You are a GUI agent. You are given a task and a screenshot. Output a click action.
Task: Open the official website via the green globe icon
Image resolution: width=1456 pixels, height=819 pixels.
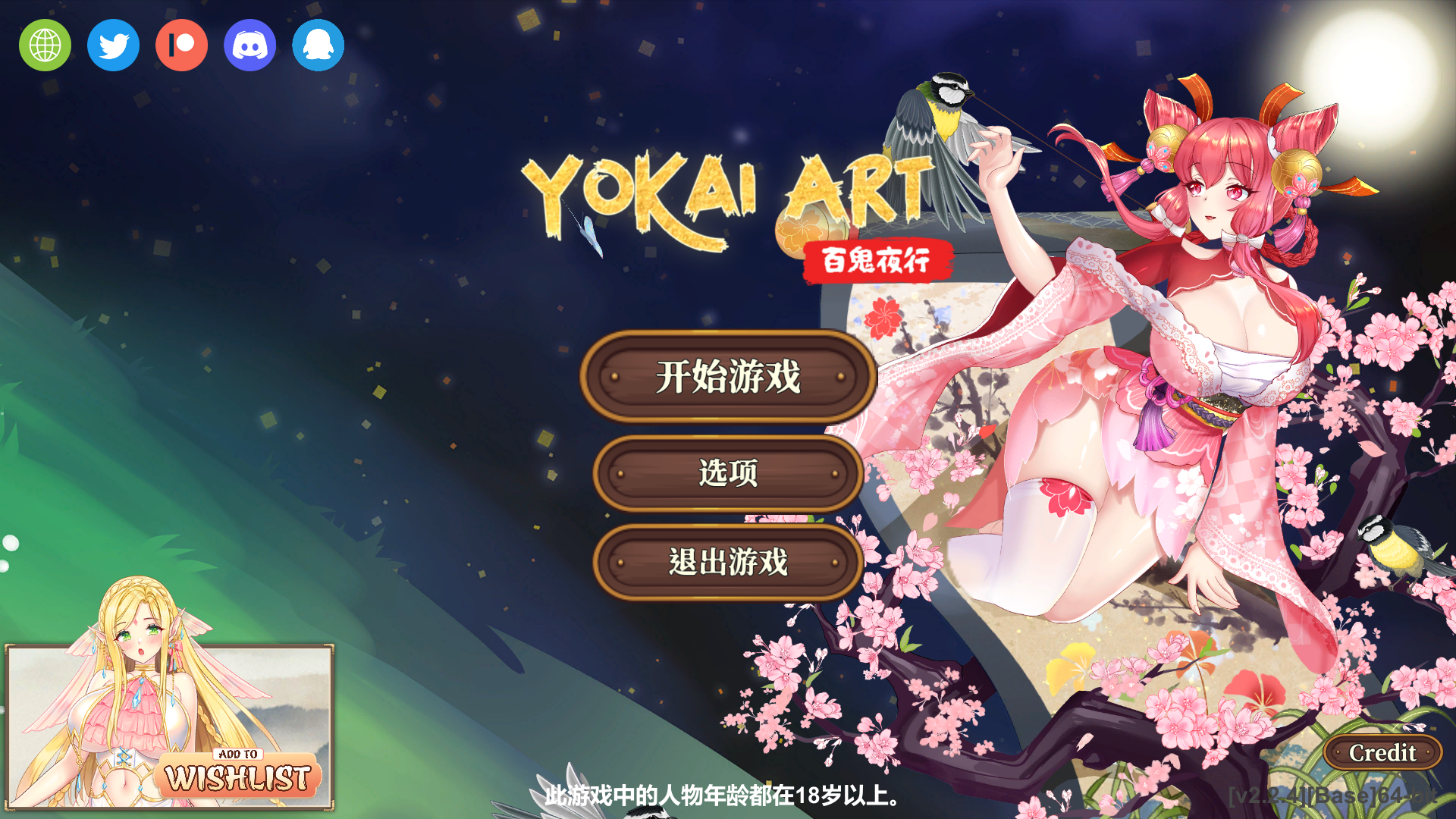pos(44,45)
